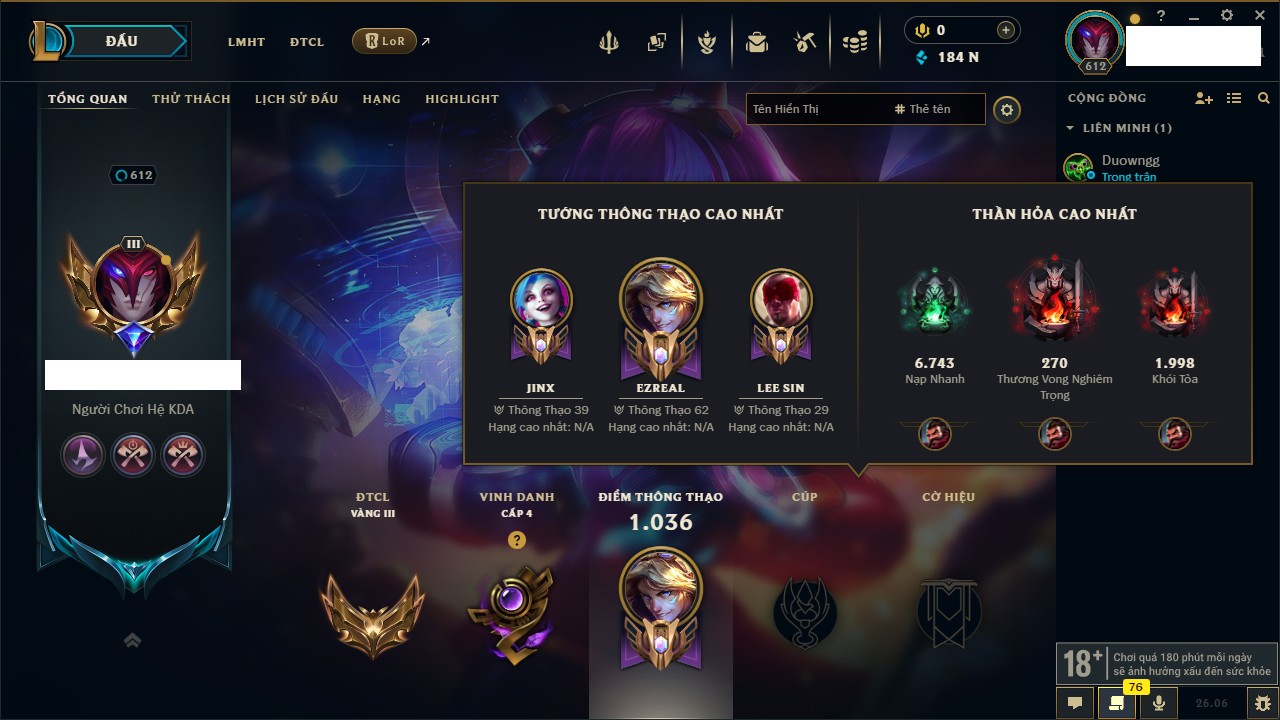Switch to the THỬ THÁCH tab
Image resolution: width=1280 pixels, height=720 pixels.
tap(191, 99)
